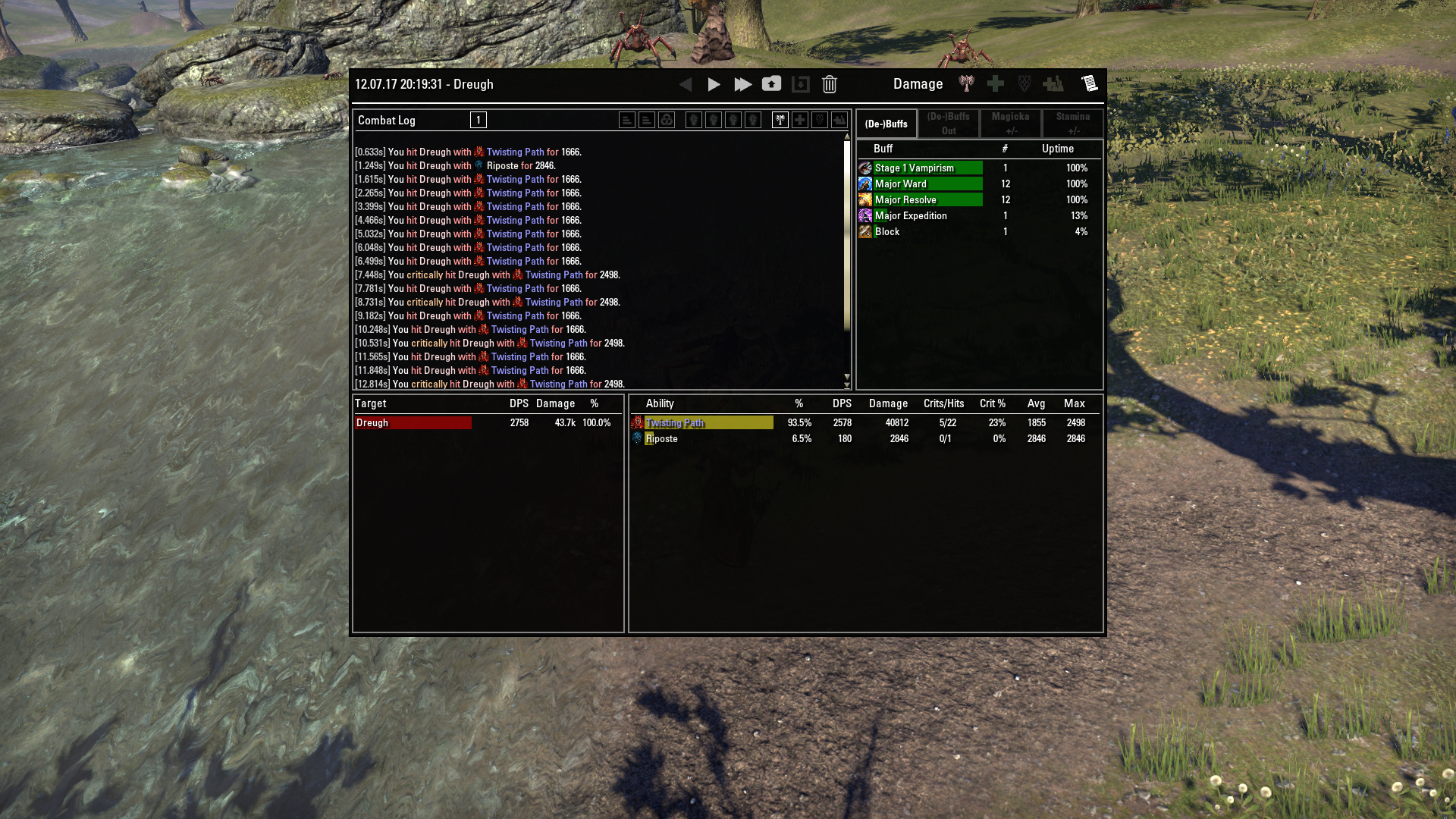The image size is (1456, 819).
Task: Click the download icon next to upload
Action: tap(801, 85)
